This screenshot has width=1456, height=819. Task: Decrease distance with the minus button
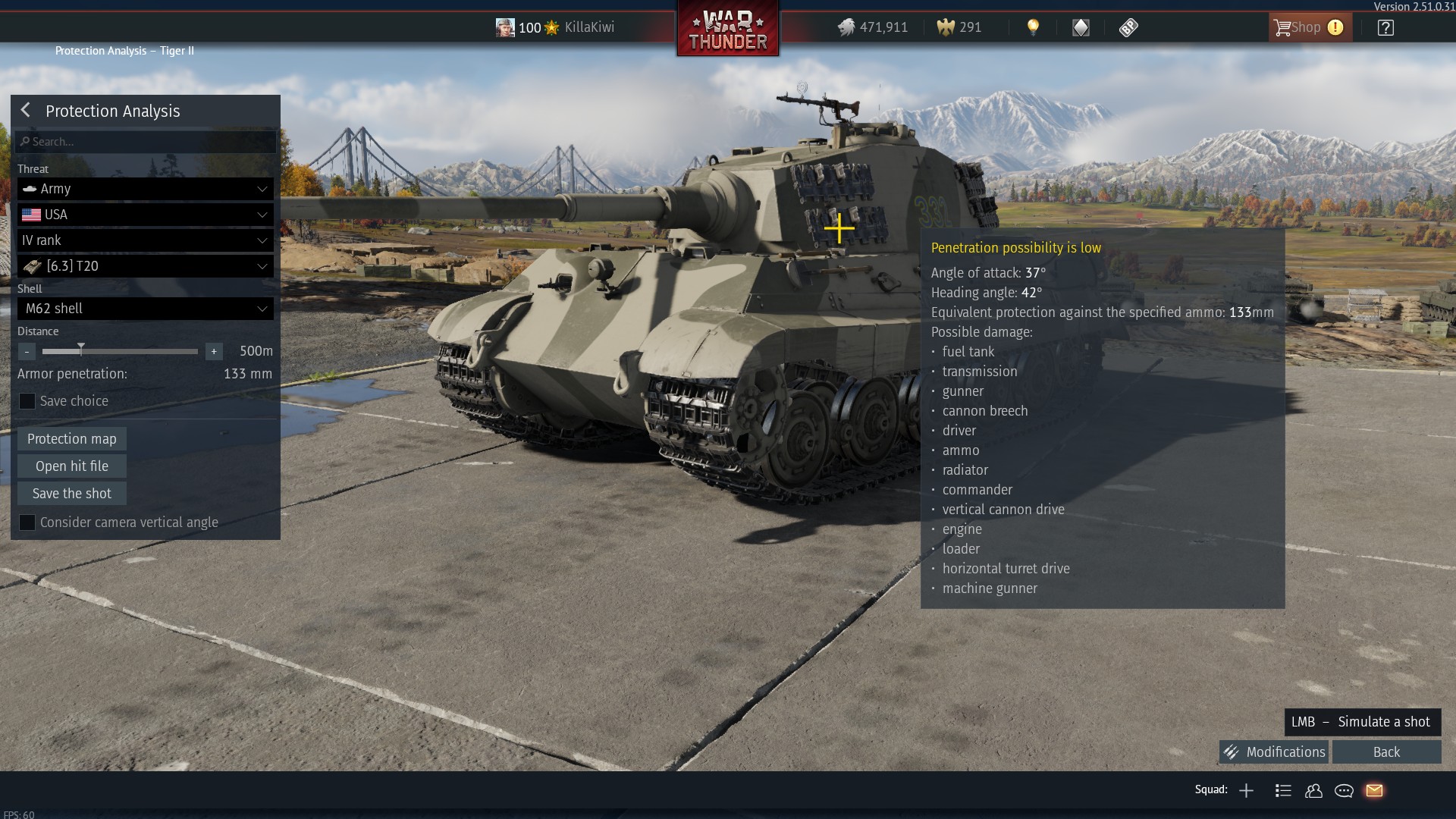tap(27, 351)
